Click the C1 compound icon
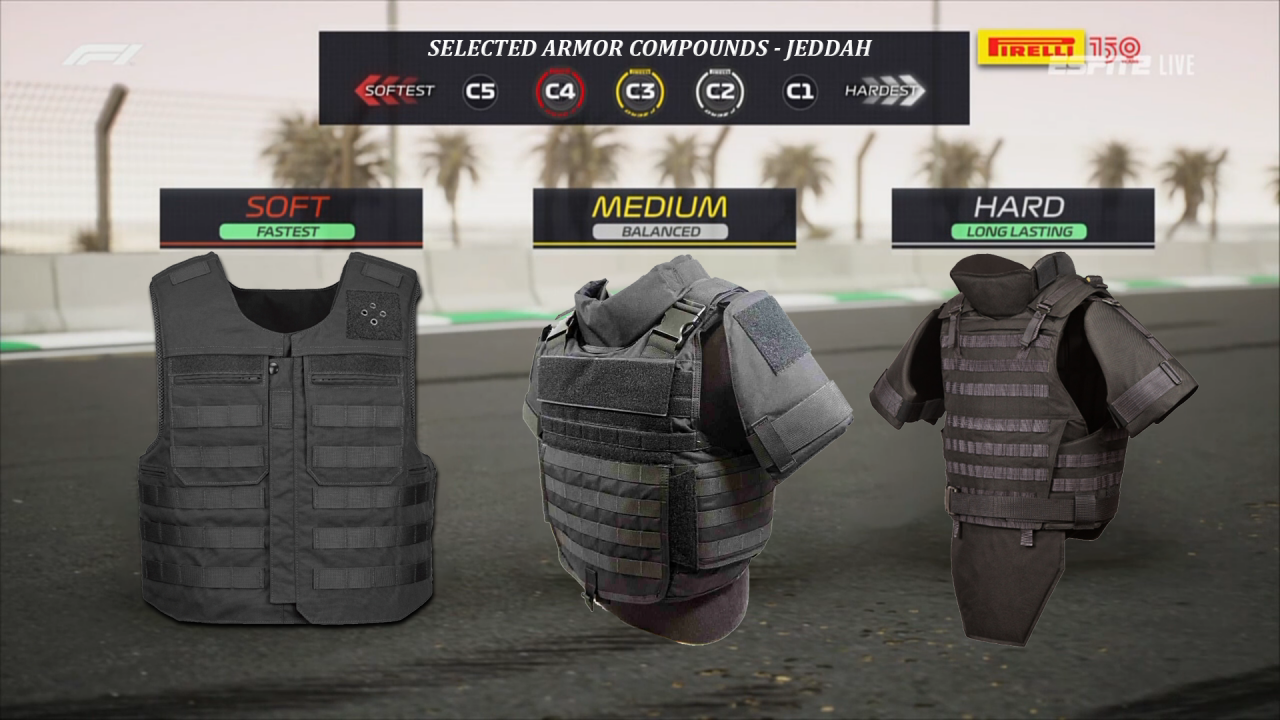 point(799,92)
